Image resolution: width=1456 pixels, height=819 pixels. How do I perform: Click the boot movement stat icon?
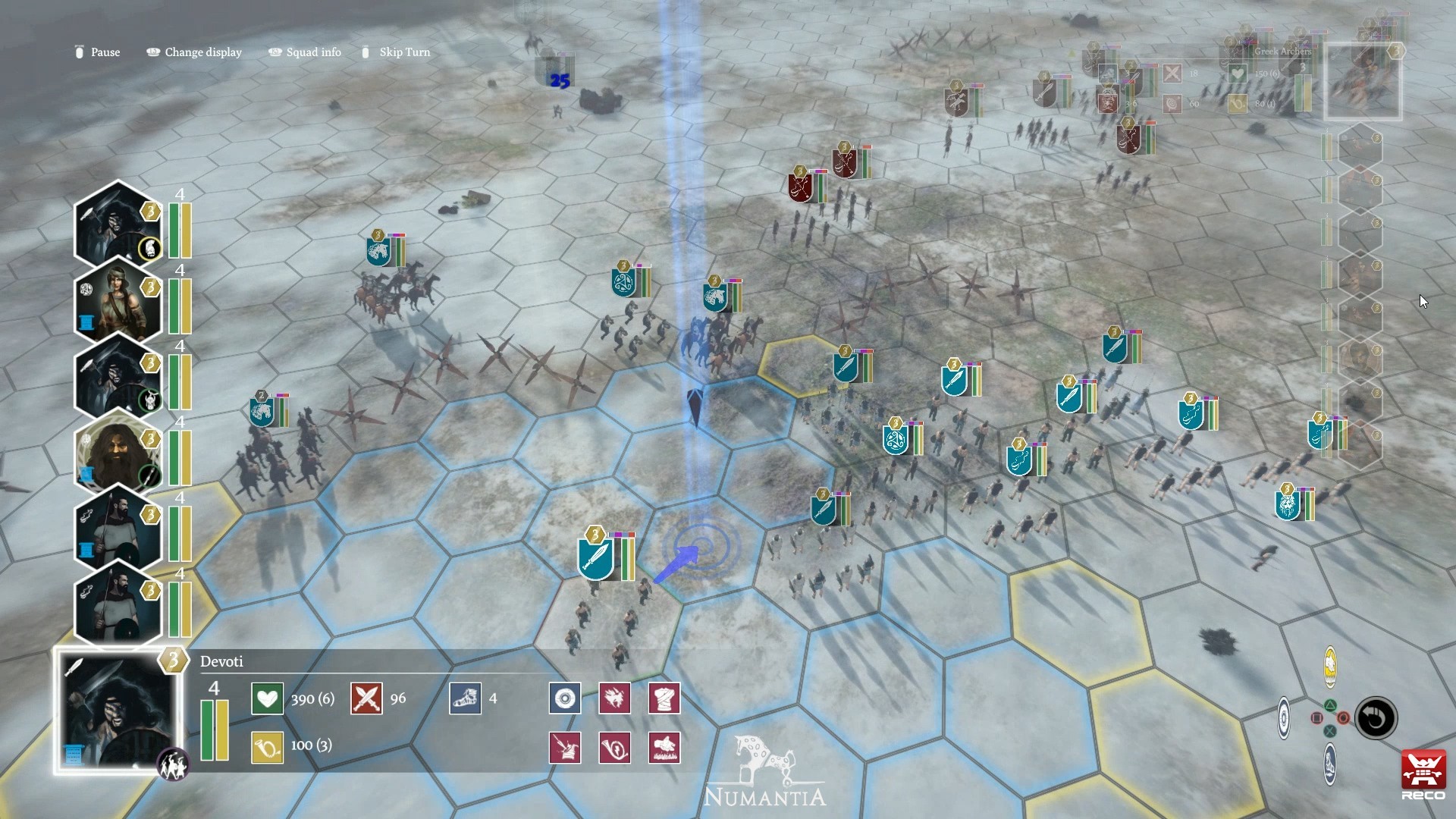466,698
